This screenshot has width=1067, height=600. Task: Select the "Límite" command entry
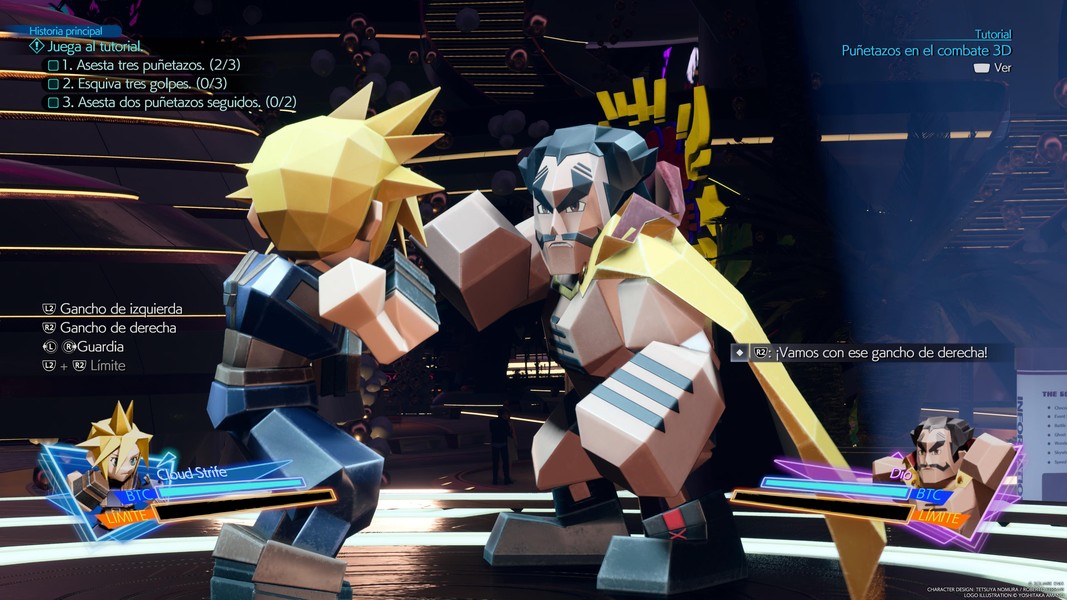[107, 366]
